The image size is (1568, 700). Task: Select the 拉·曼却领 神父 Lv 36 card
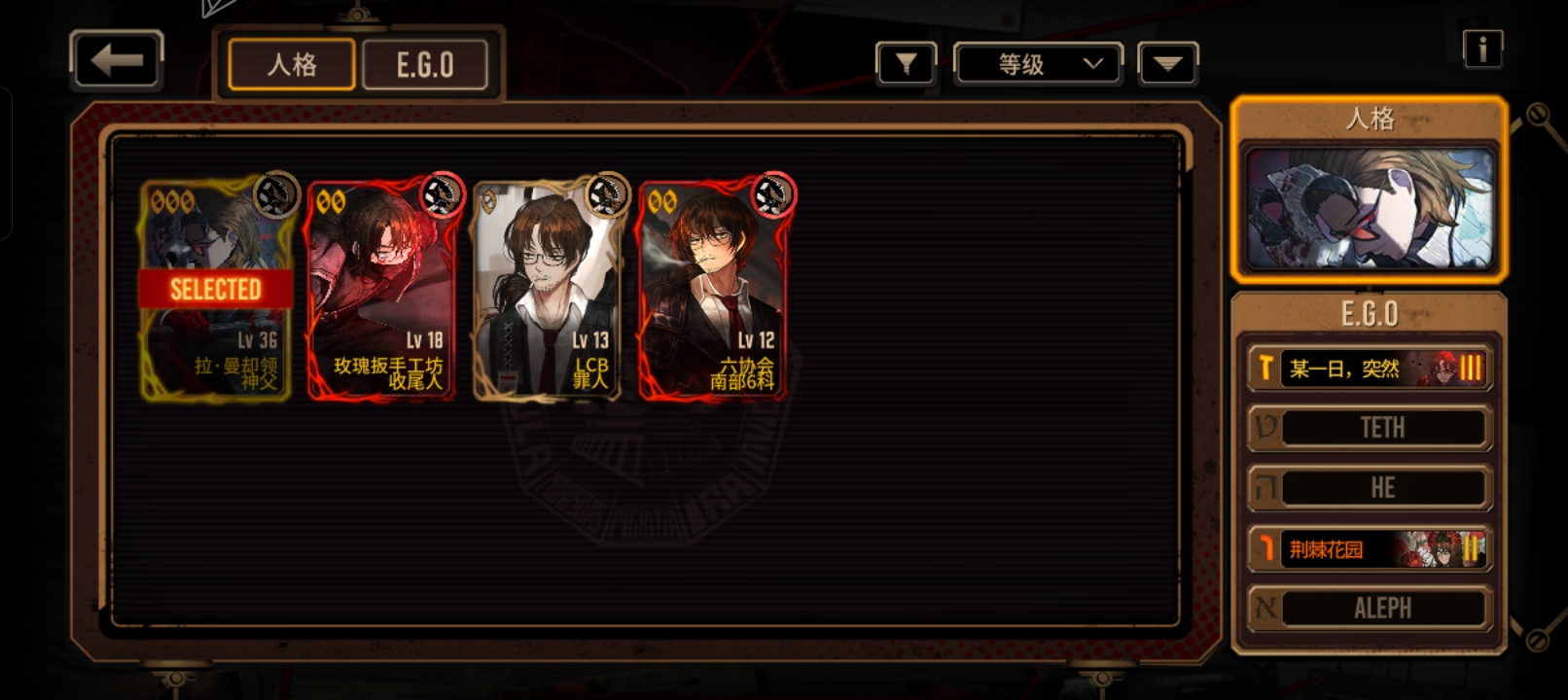click(216, 290)
